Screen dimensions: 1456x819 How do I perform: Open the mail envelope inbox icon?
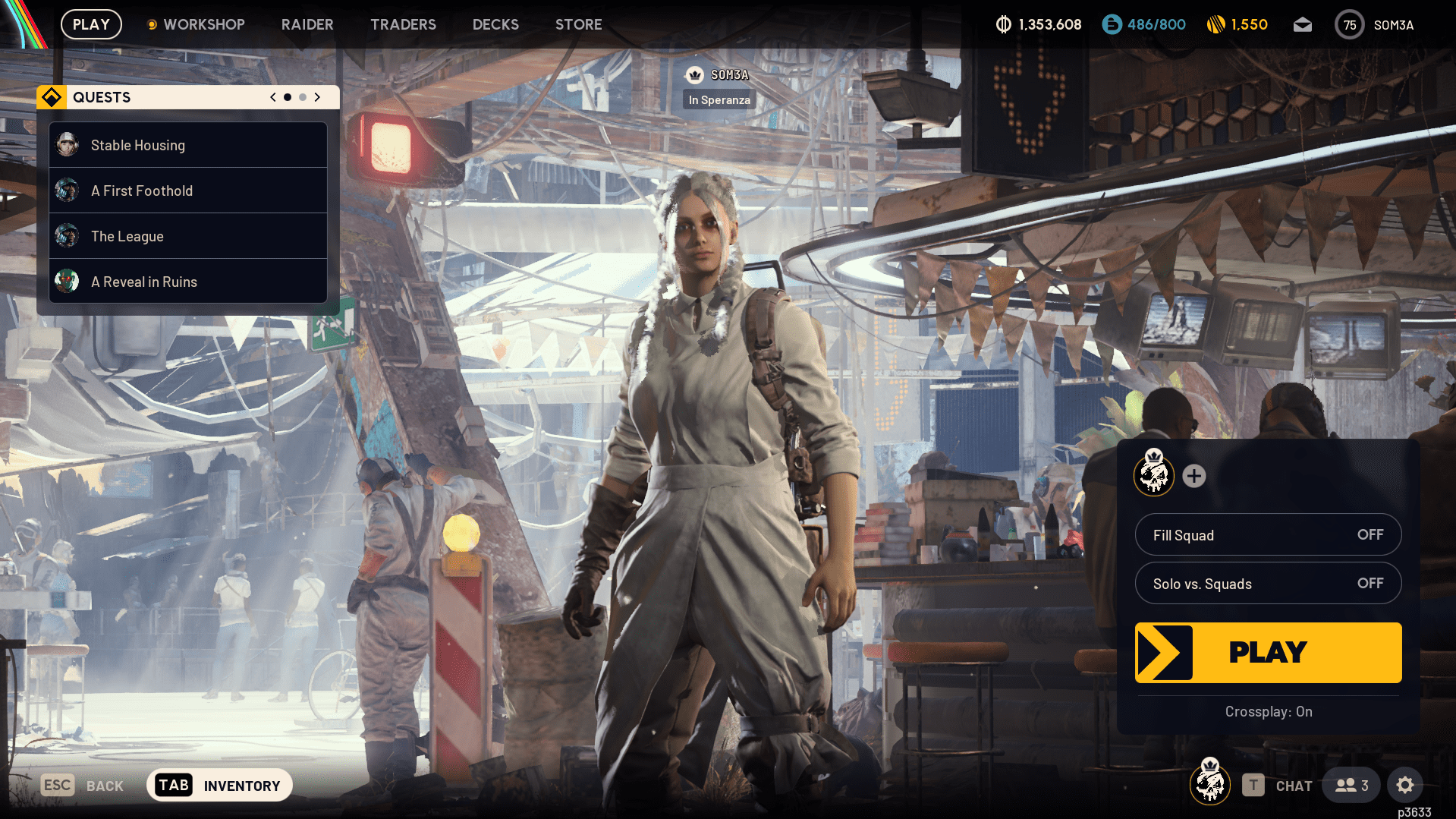(x=1303, y=24)
